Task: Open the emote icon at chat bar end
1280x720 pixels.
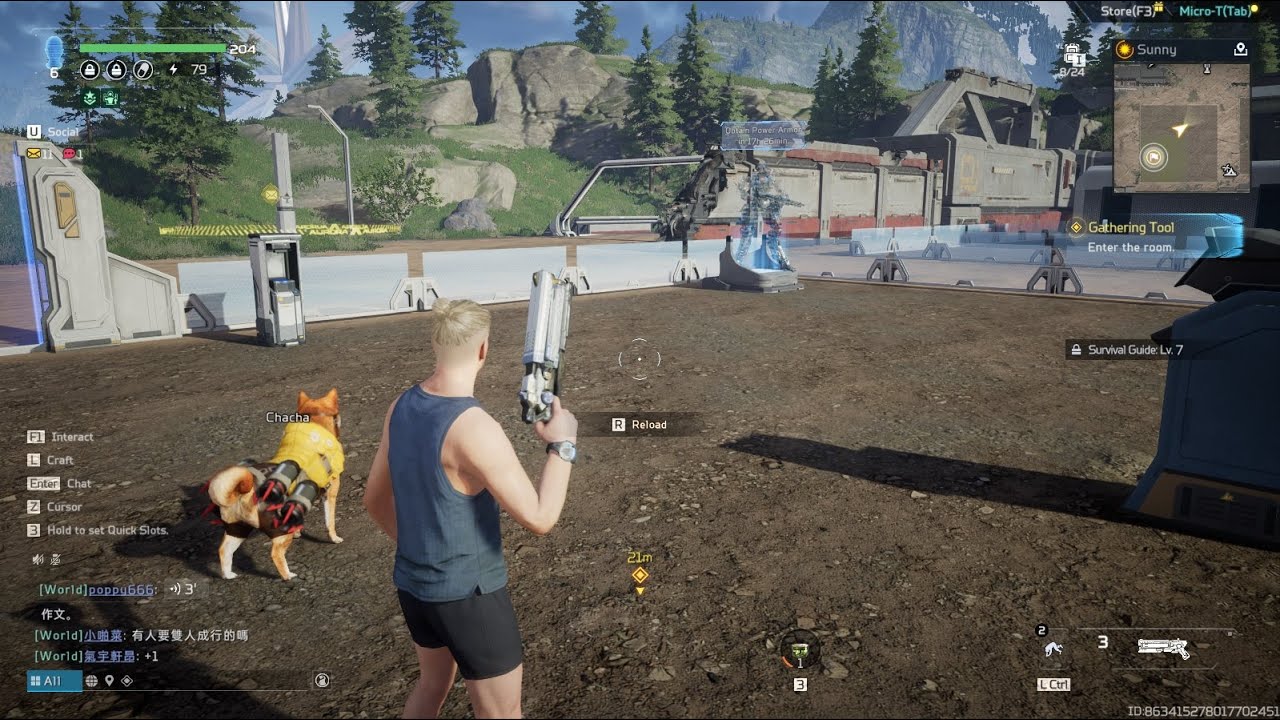Action: [322, 680]
